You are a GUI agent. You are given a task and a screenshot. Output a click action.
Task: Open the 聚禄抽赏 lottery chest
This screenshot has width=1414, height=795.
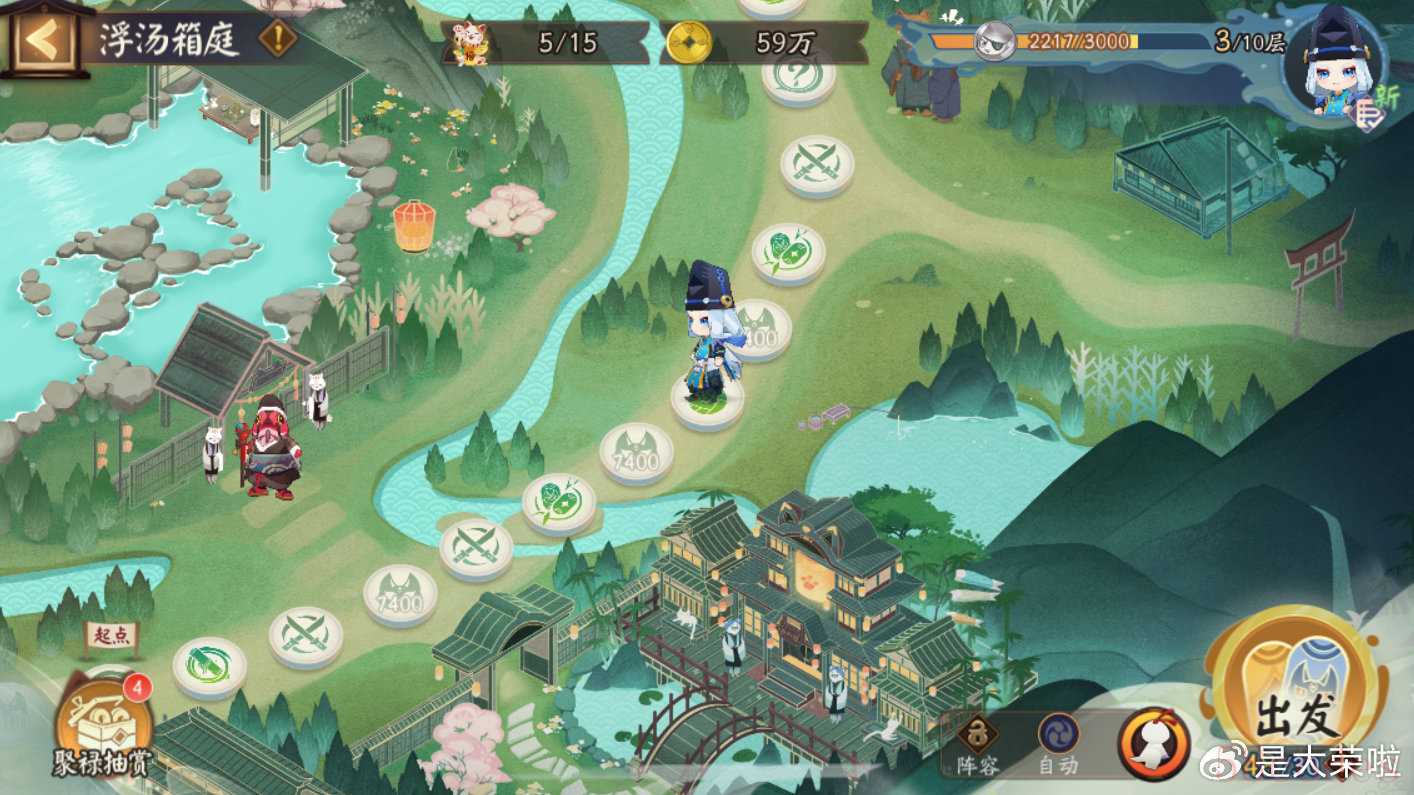[103, 720]
